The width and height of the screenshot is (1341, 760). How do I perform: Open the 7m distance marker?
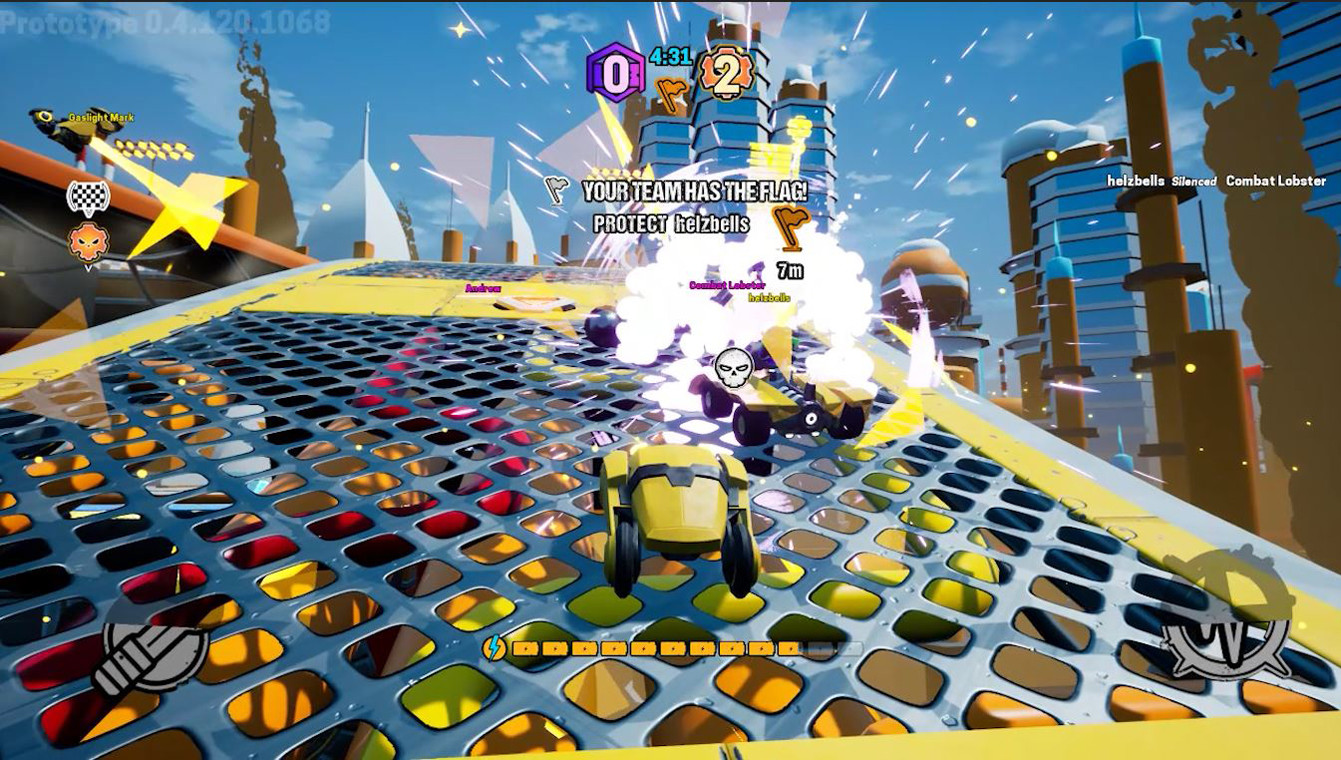[x=789, y=267]
